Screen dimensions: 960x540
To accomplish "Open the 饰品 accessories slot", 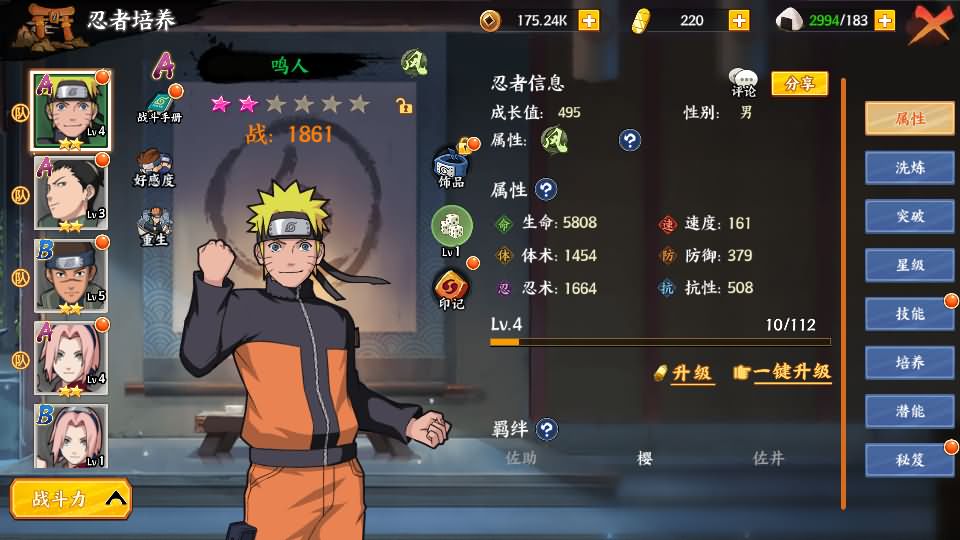I will tap(451, 166).
